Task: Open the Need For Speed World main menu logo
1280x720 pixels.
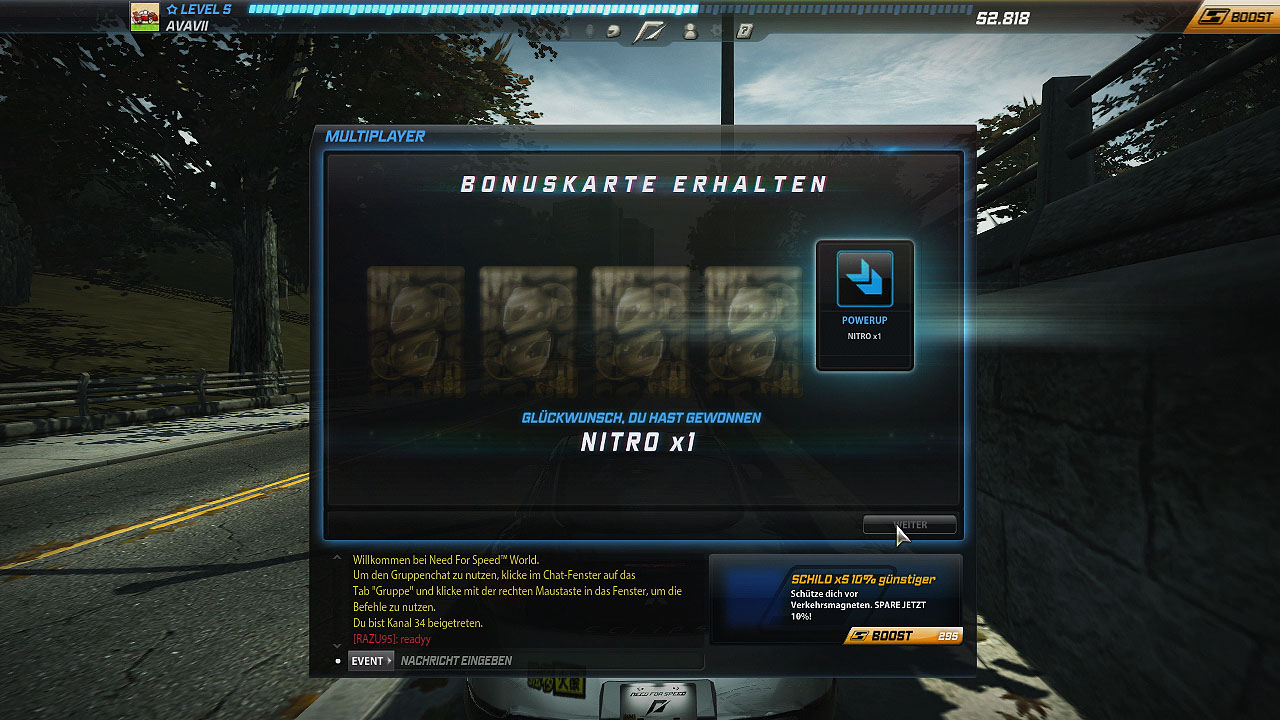Action: tap(650, 31)
